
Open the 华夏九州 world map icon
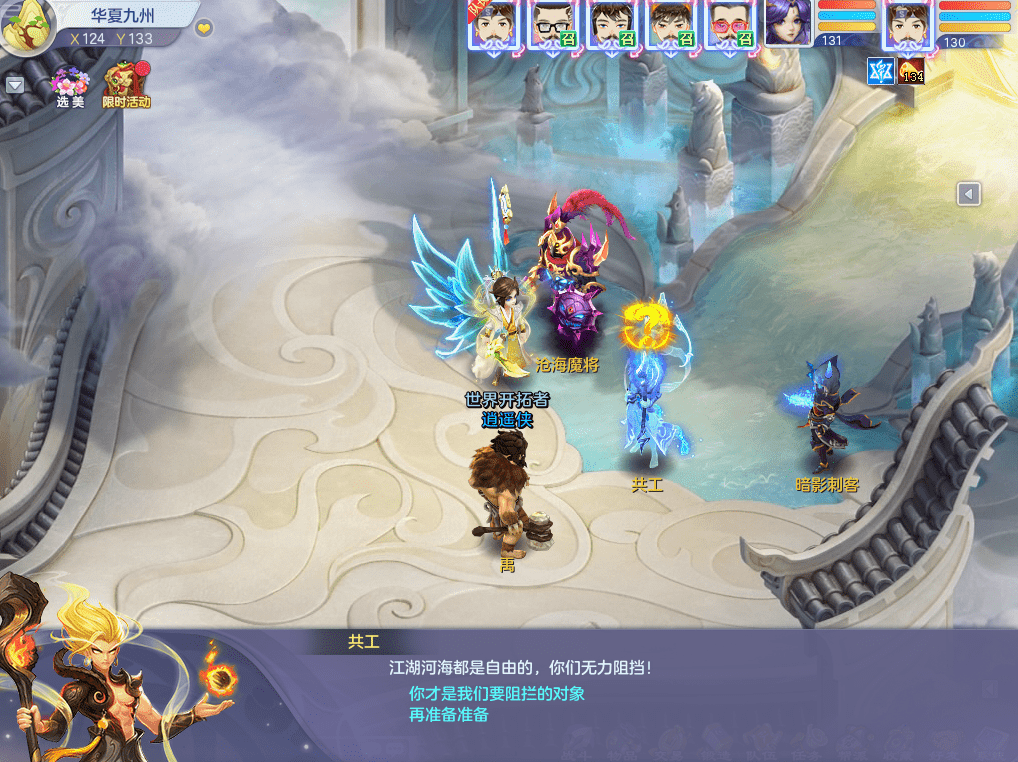[24, 27]
